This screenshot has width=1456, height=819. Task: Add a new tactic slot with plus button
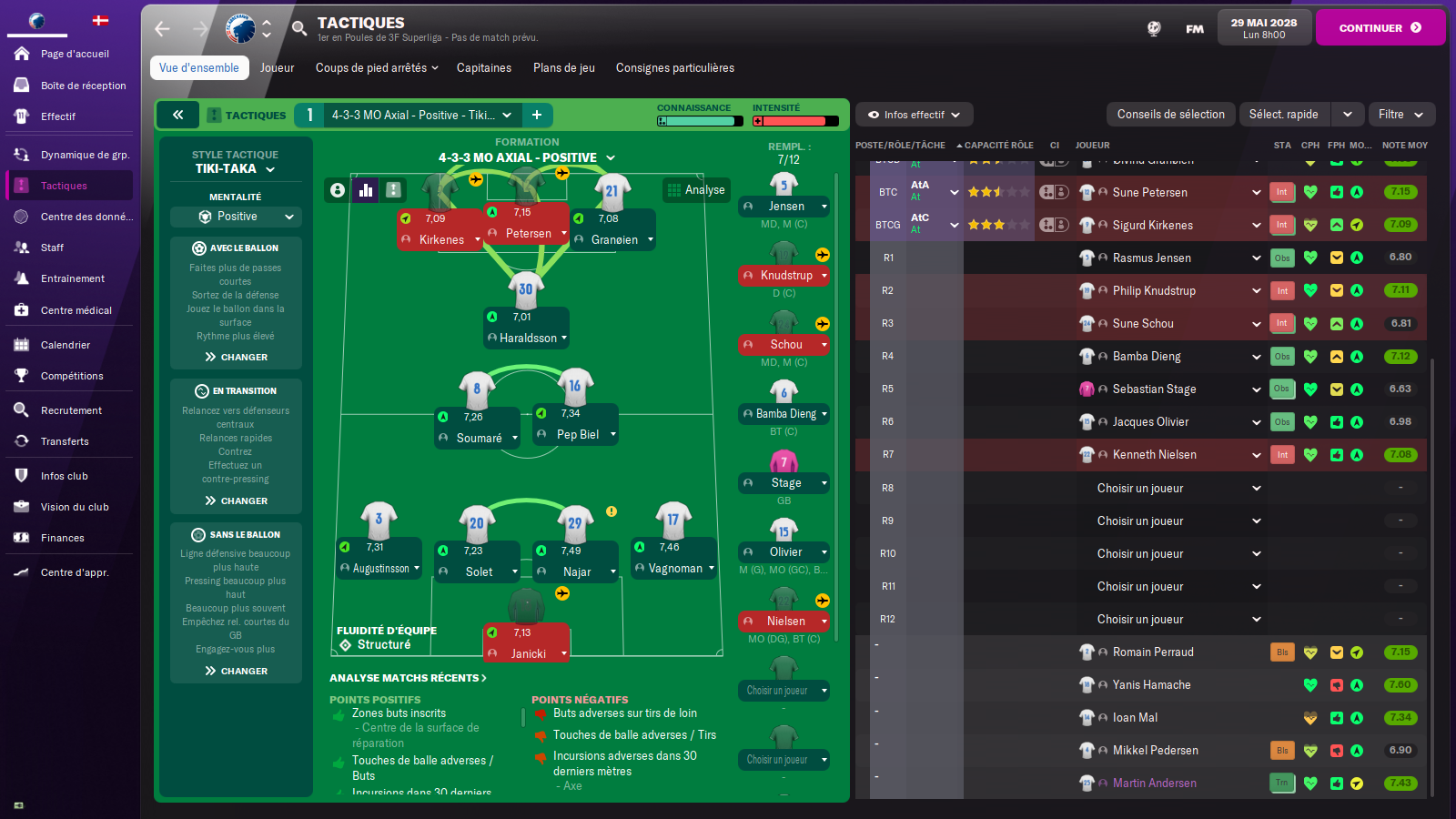[537, 115]
